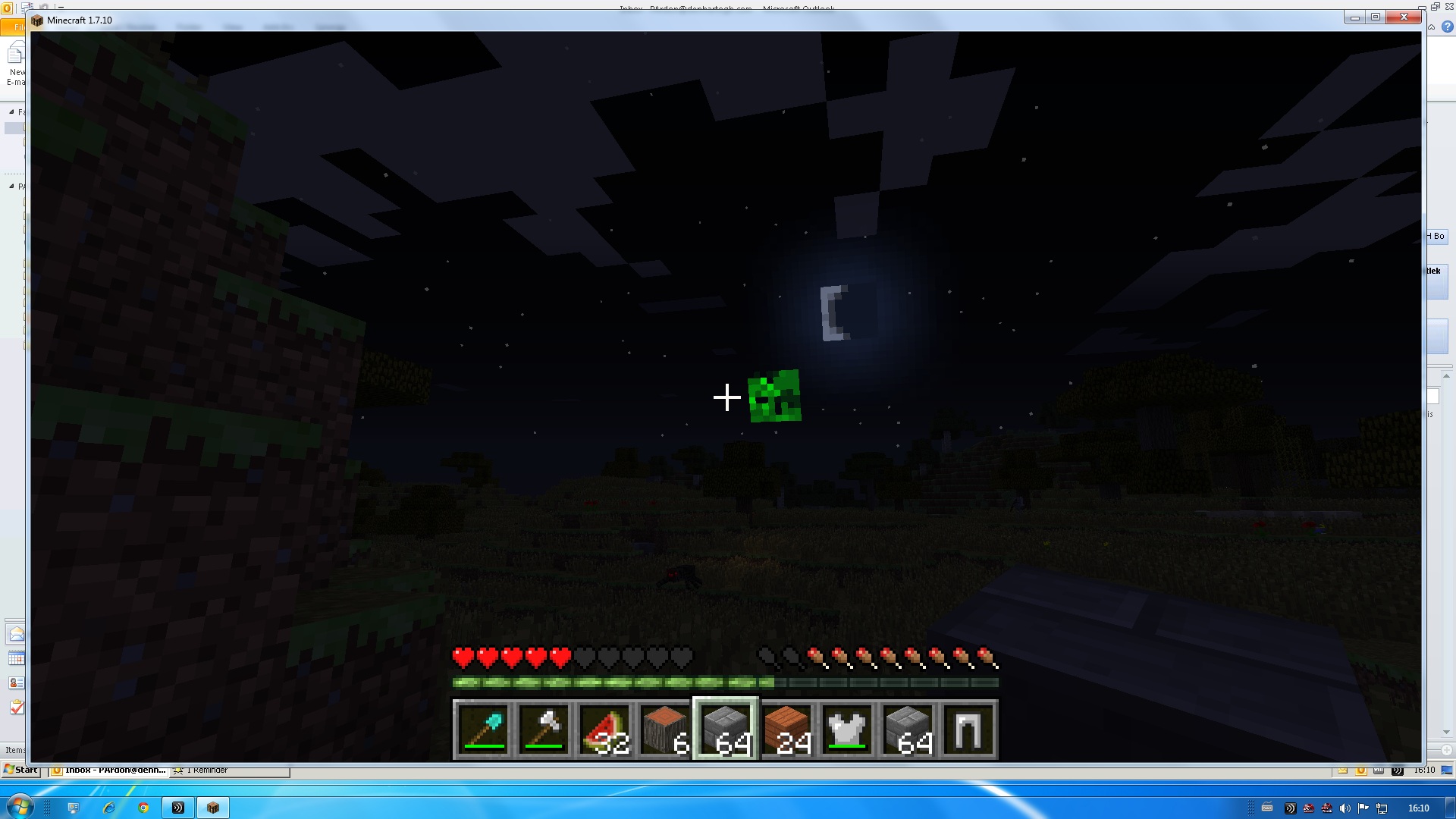Viewport: 1456px width, 819px height.
Task: Launch Google Chrome from the taskbar
Action: [x=144, y=808]
